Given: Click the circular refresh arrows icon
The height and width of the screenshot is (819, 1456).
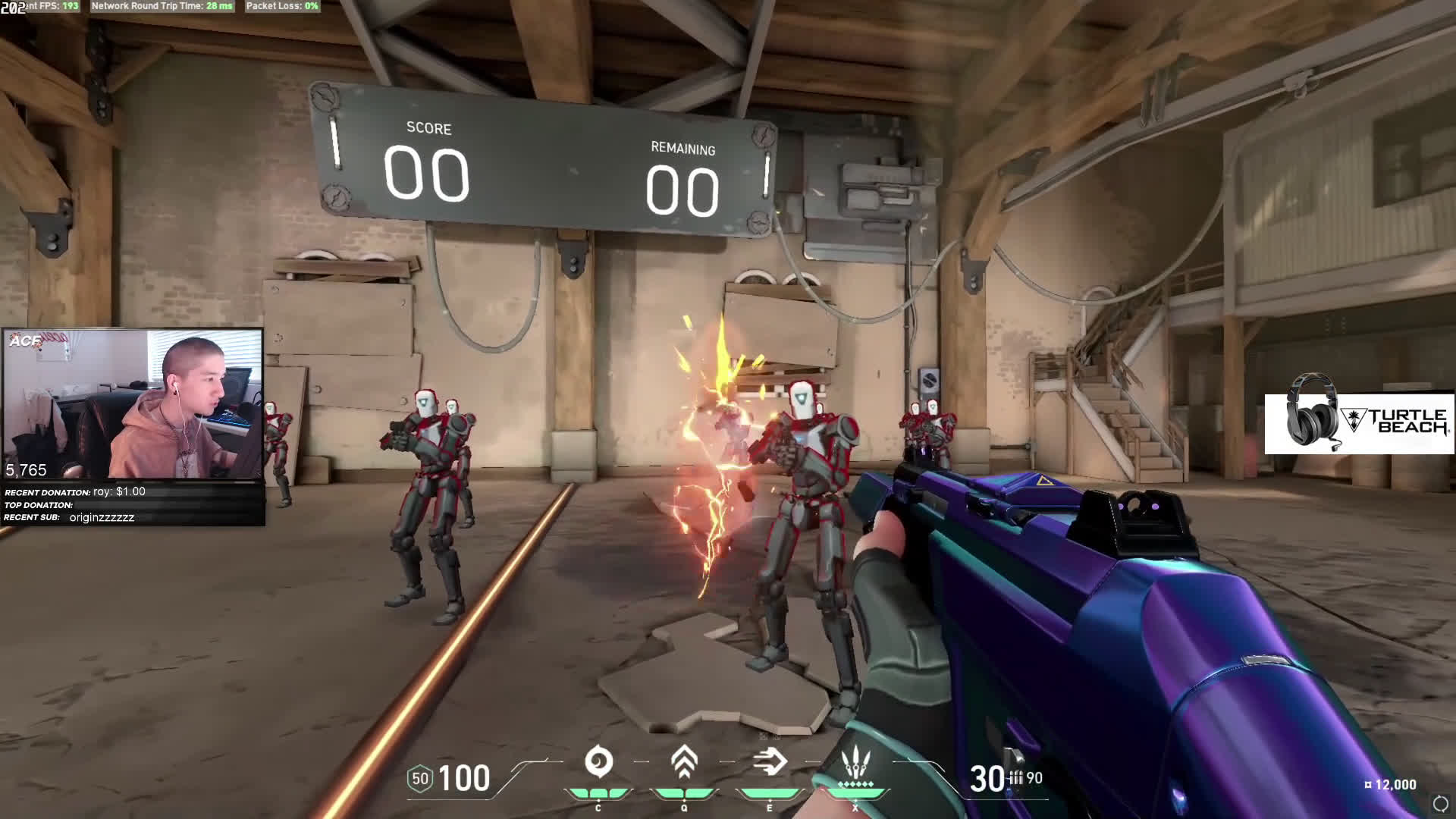Looking at the screenshot, I should [x=1440, y=803].
